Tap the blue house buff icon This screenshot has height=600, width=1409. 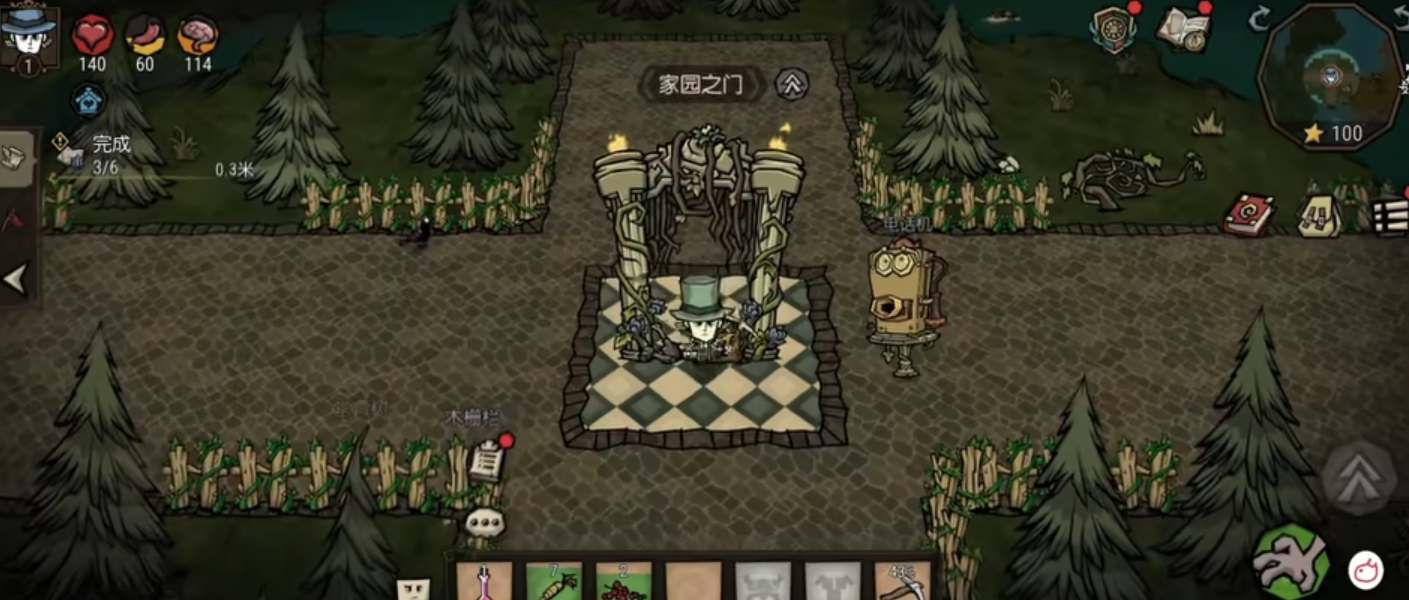tap(88, 100)
